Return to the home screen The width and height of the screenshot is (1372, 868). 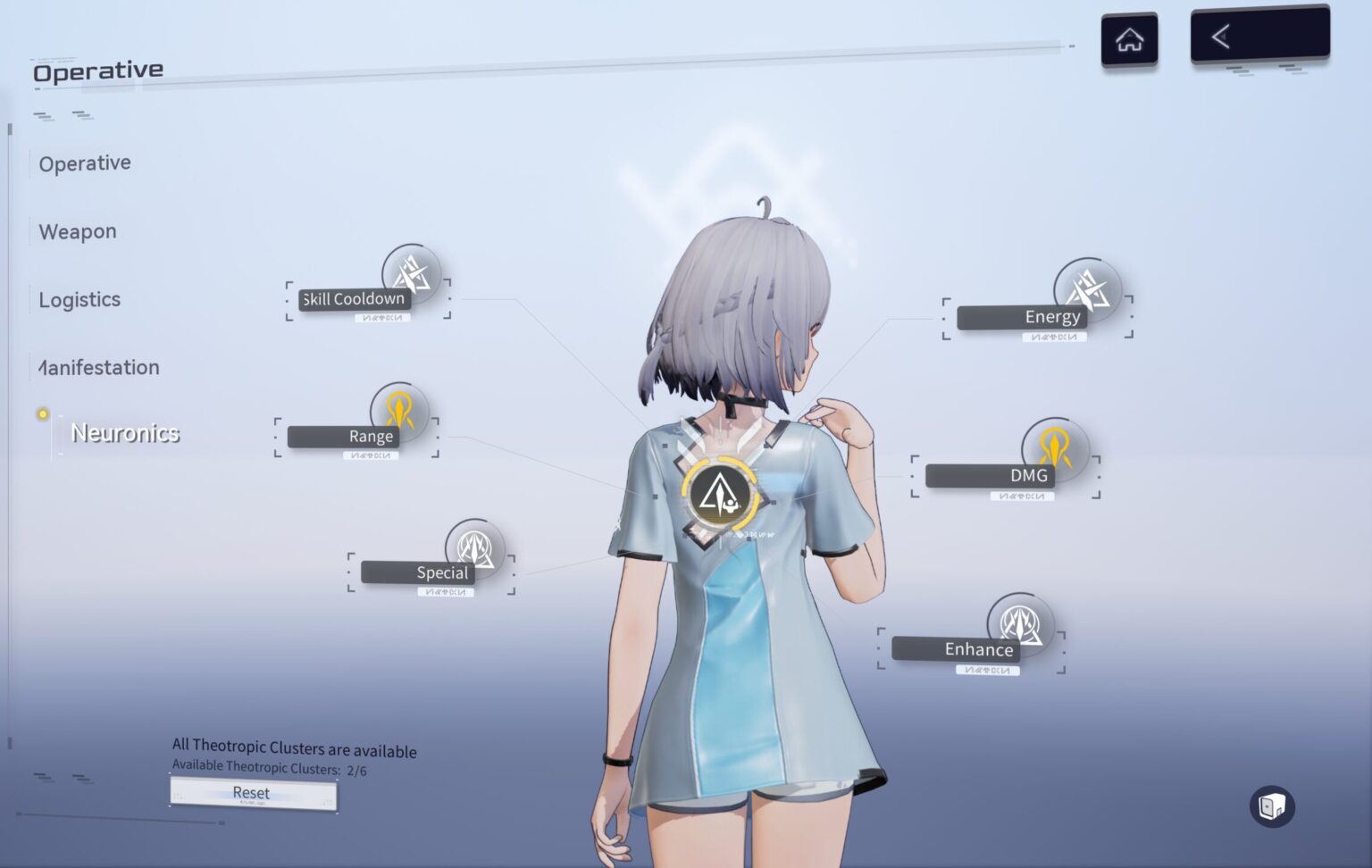[x=1129, y=39]
